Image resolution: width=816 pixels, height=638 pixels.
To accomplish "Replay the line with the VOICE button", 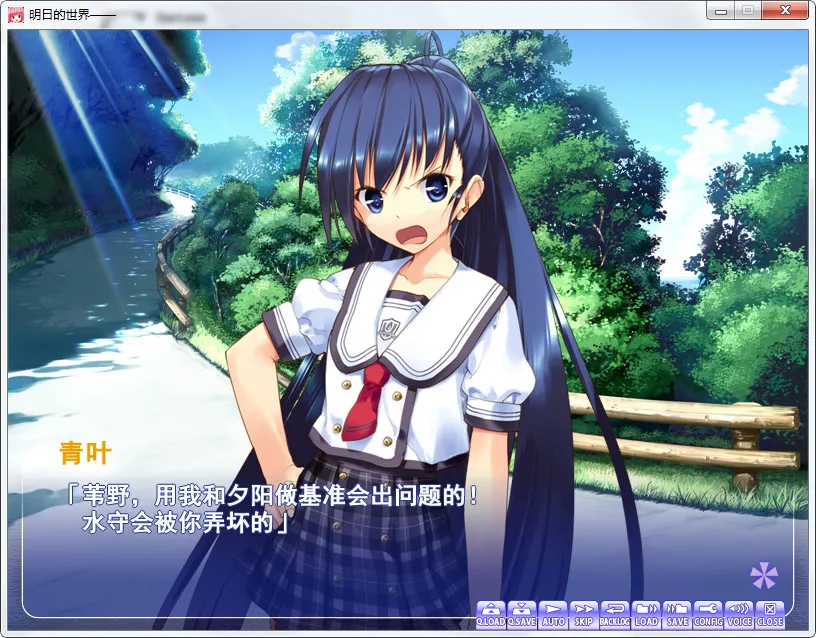I will (739, 614).
